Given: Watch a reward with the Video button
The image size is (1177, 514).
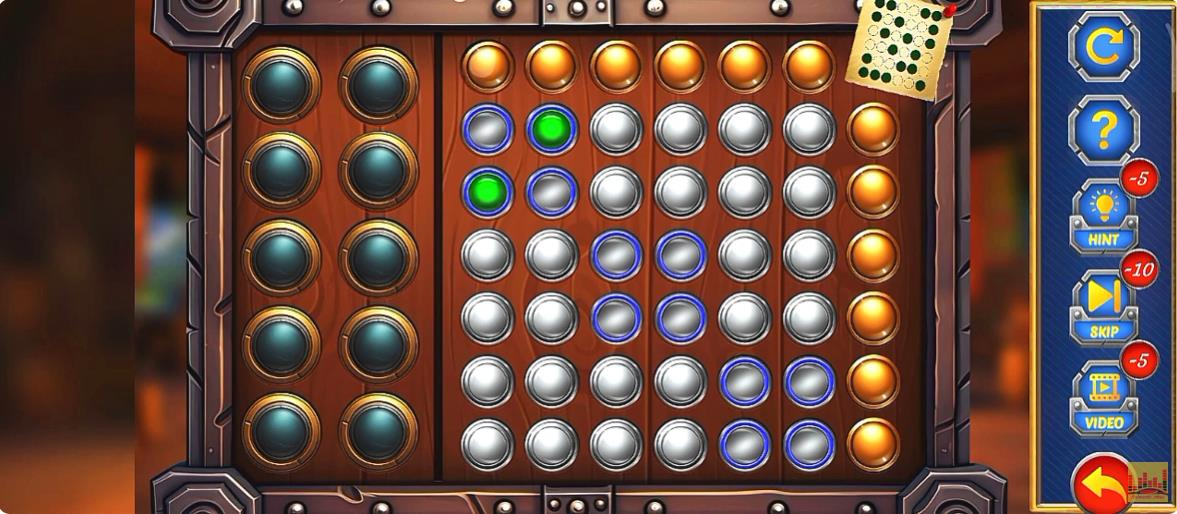Looking at the screenshot, I should 1103,398.
